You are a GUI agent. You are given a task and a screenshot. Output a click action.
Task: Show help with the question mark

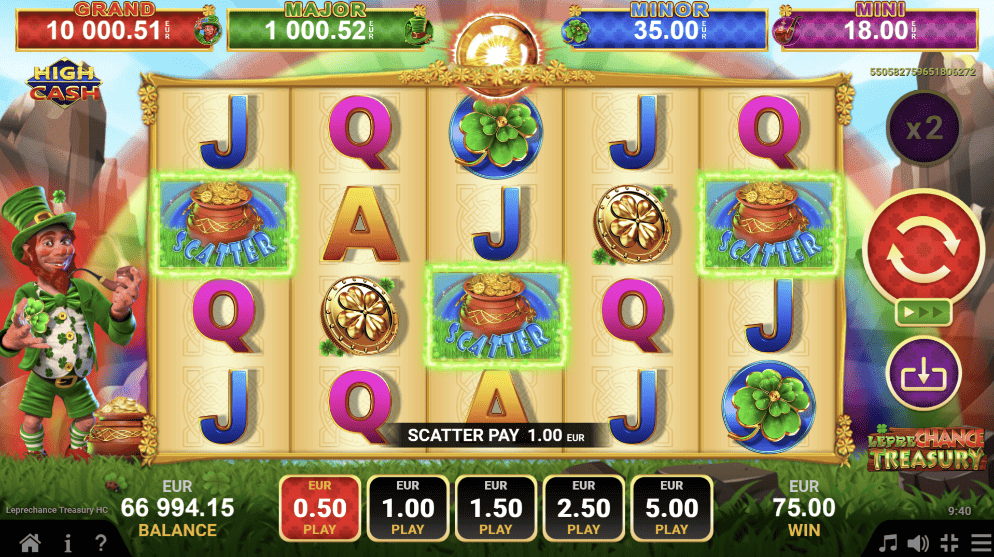101,543
